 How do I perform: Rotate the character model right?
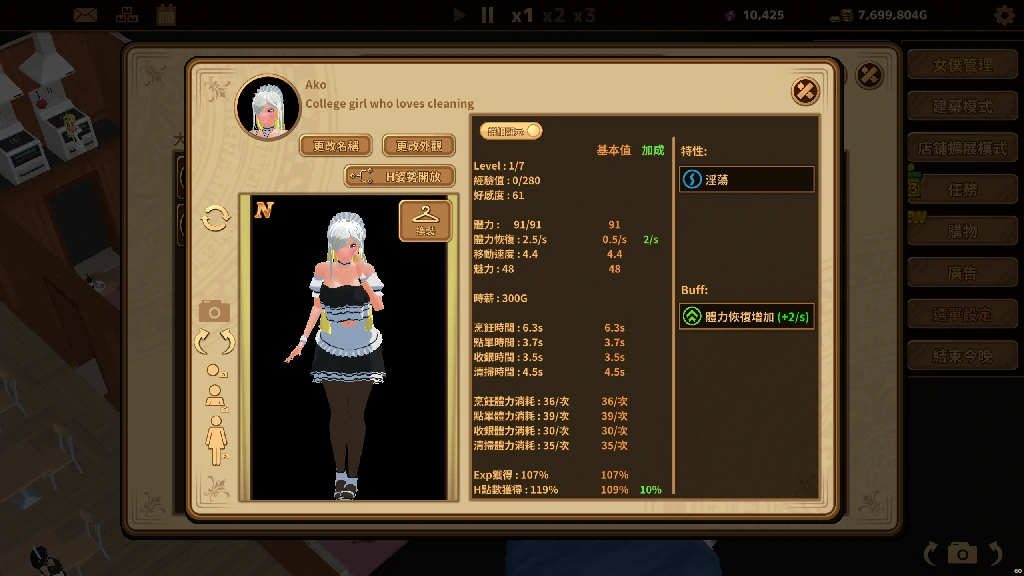(x=227, y=342)
